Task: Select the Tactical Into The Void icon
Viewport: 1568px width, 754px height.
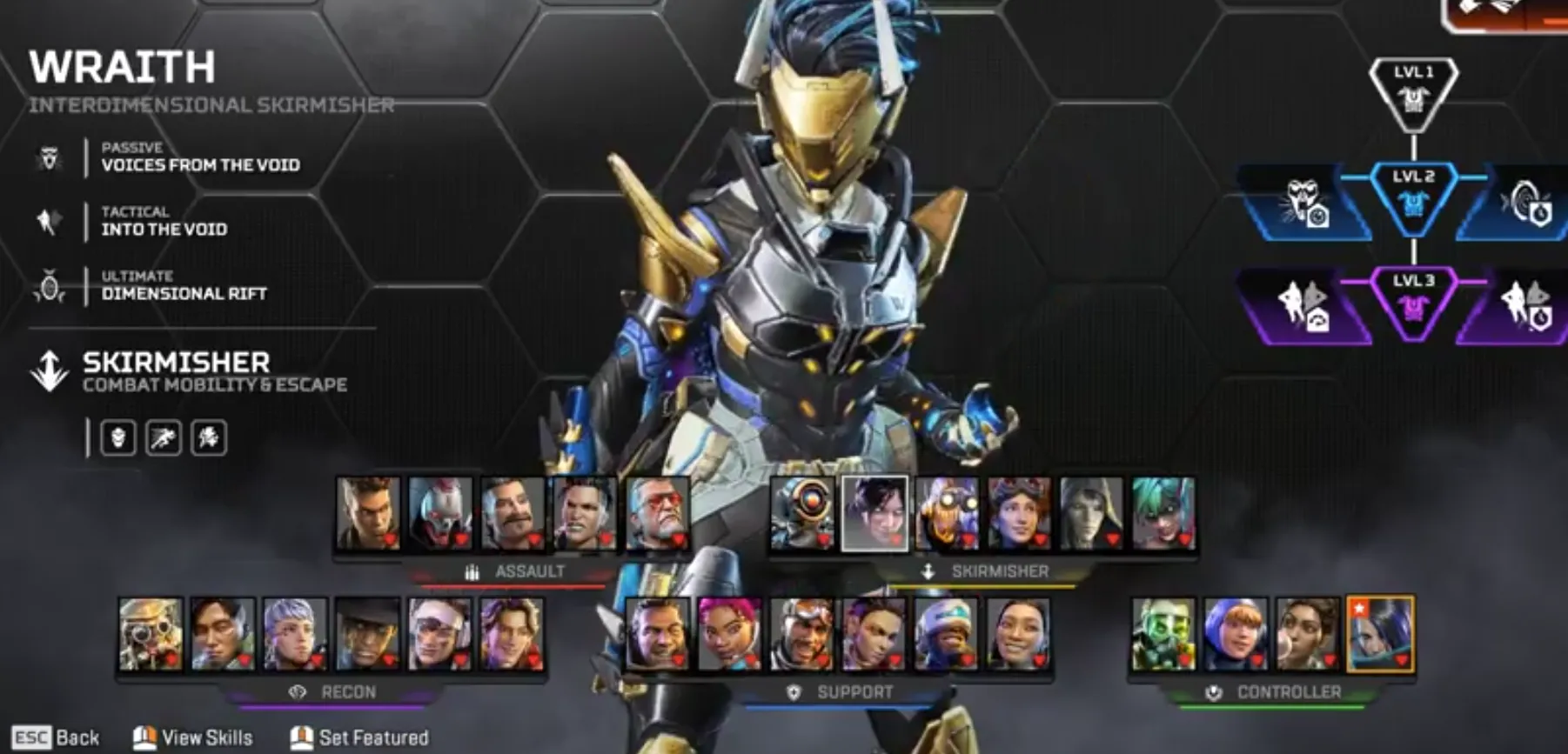Action: pyautogui.click(x=50, y=221)
